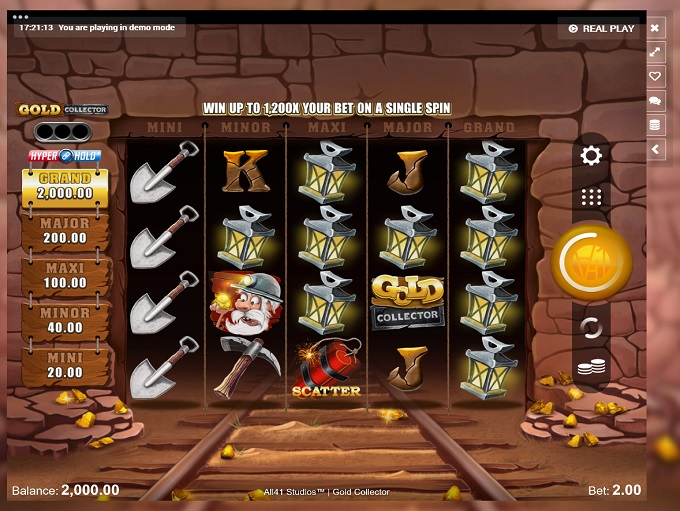Screen dimensions: 680x511
Task: Activate the autoplay circular arrow button
Action: 591,327
